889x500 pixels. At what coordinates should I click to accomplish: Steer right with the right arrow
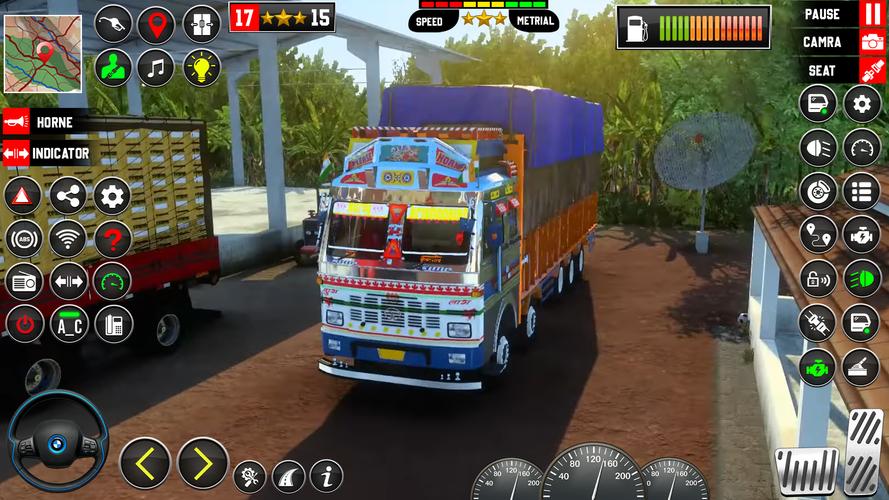click(202, 463)
